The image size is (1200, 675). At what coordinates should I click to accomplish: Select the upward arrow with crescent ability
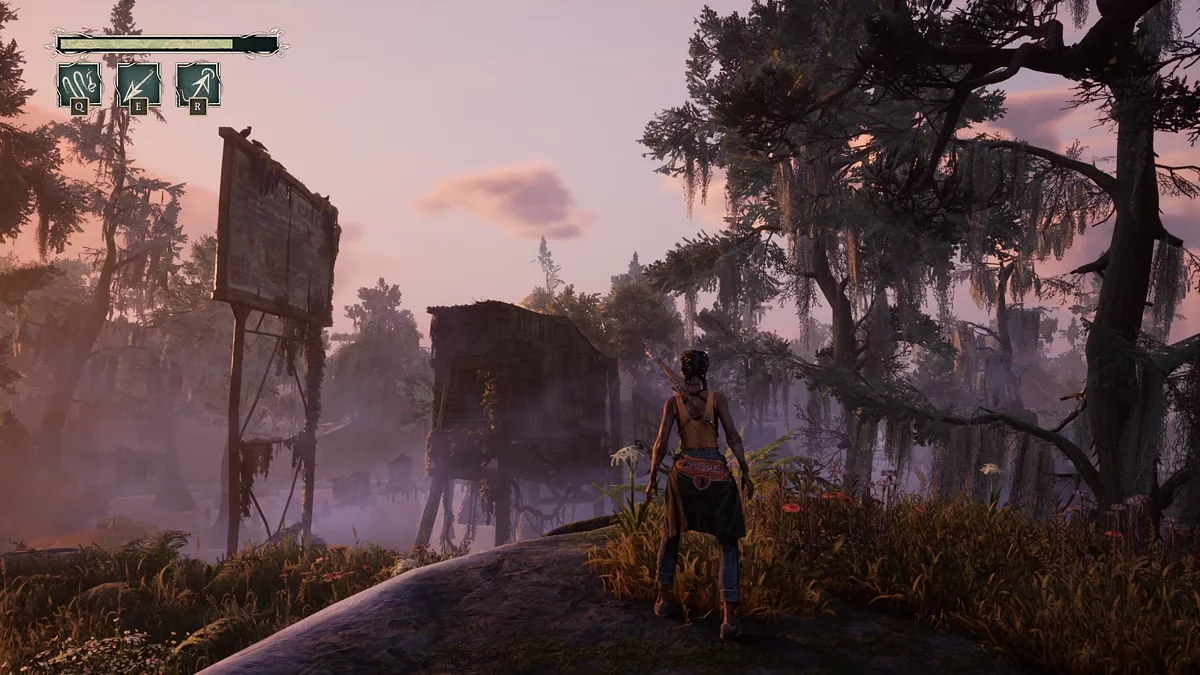pos(198,85)
